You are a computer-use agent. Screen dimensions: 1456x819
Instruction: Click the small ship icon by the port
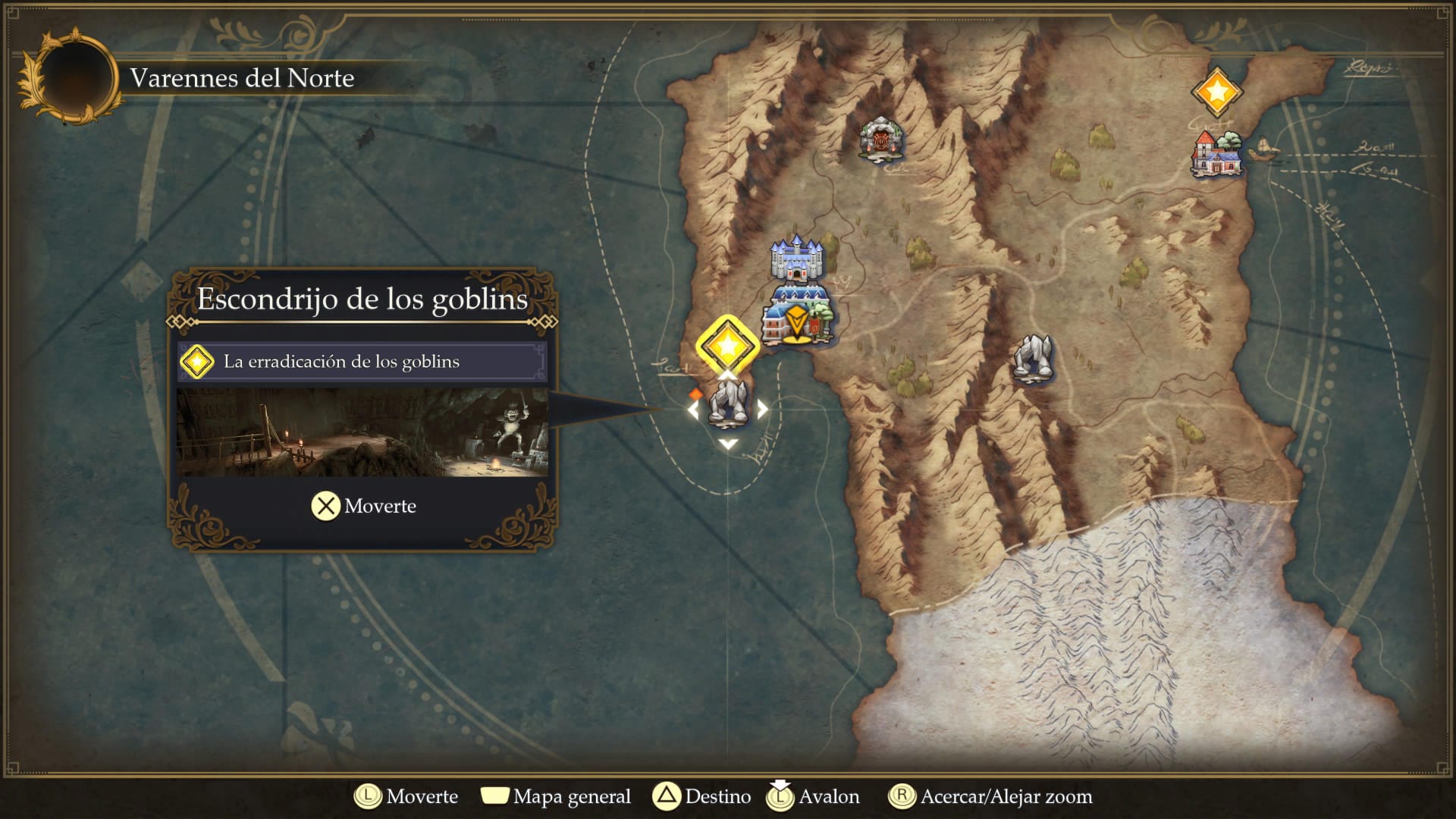point(1263,149)
